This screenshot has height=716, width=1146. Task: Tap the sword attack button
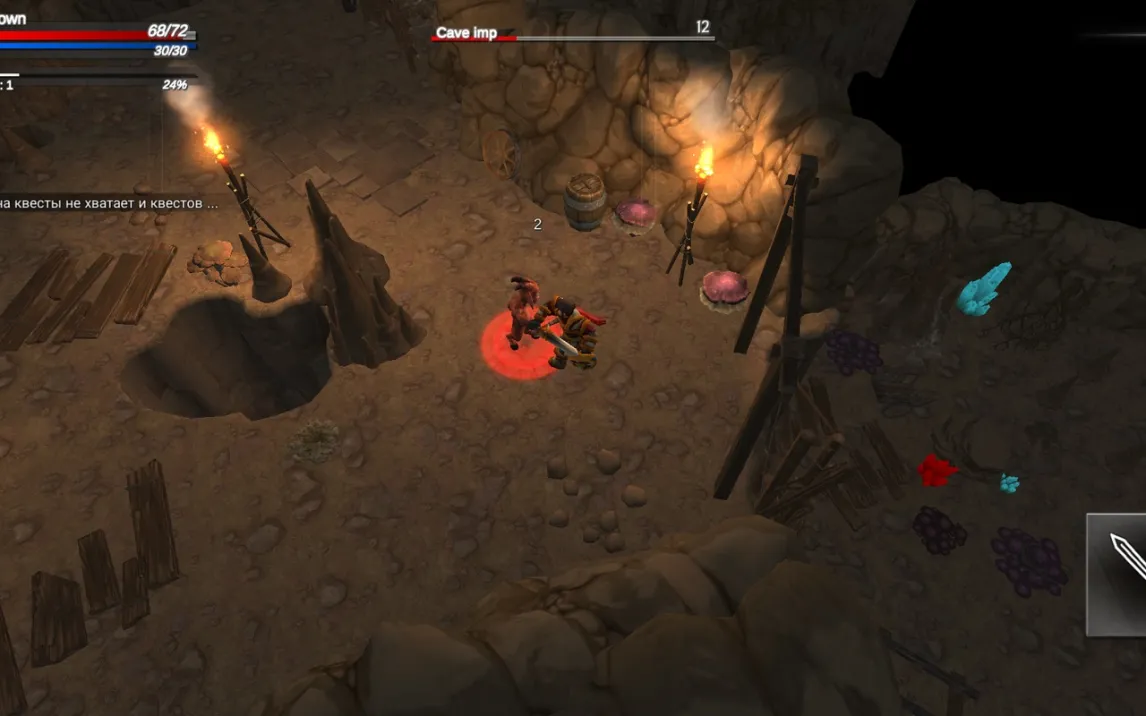pos(1118,573)
